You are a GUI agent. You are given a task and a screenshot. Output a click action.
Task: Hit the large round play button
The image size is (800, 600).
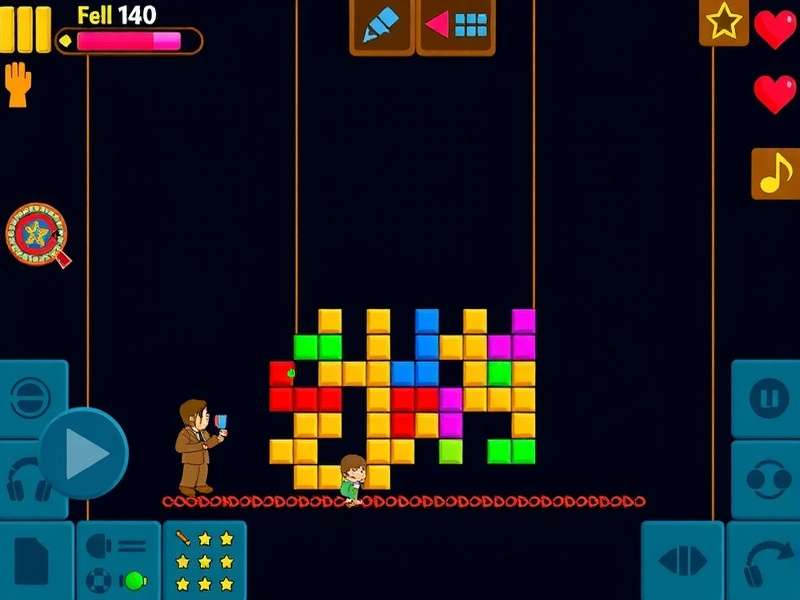tap(84, 454)
